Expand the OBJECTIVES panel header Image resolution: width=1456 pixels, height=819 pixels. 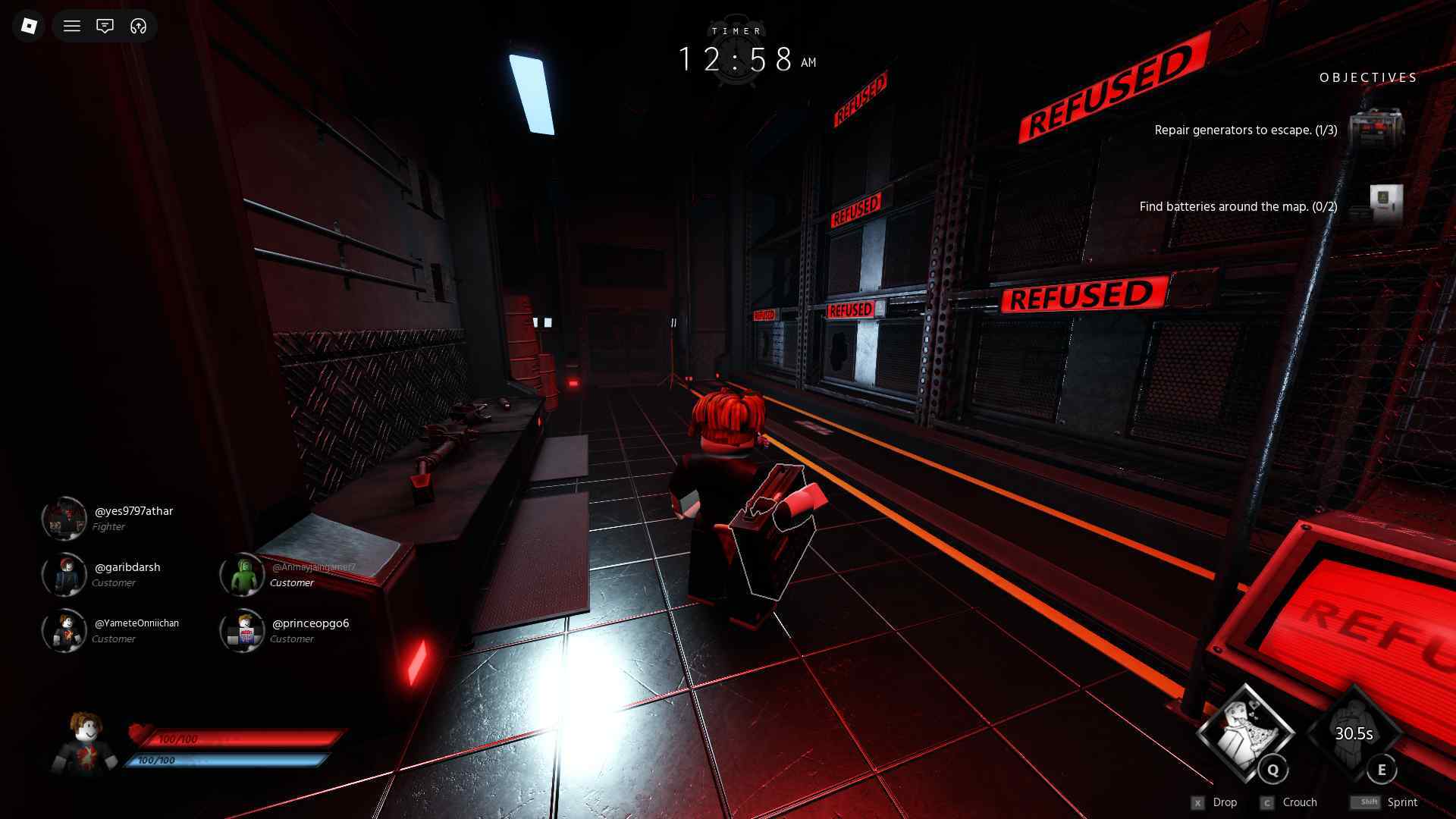(x=1367, y=77)
